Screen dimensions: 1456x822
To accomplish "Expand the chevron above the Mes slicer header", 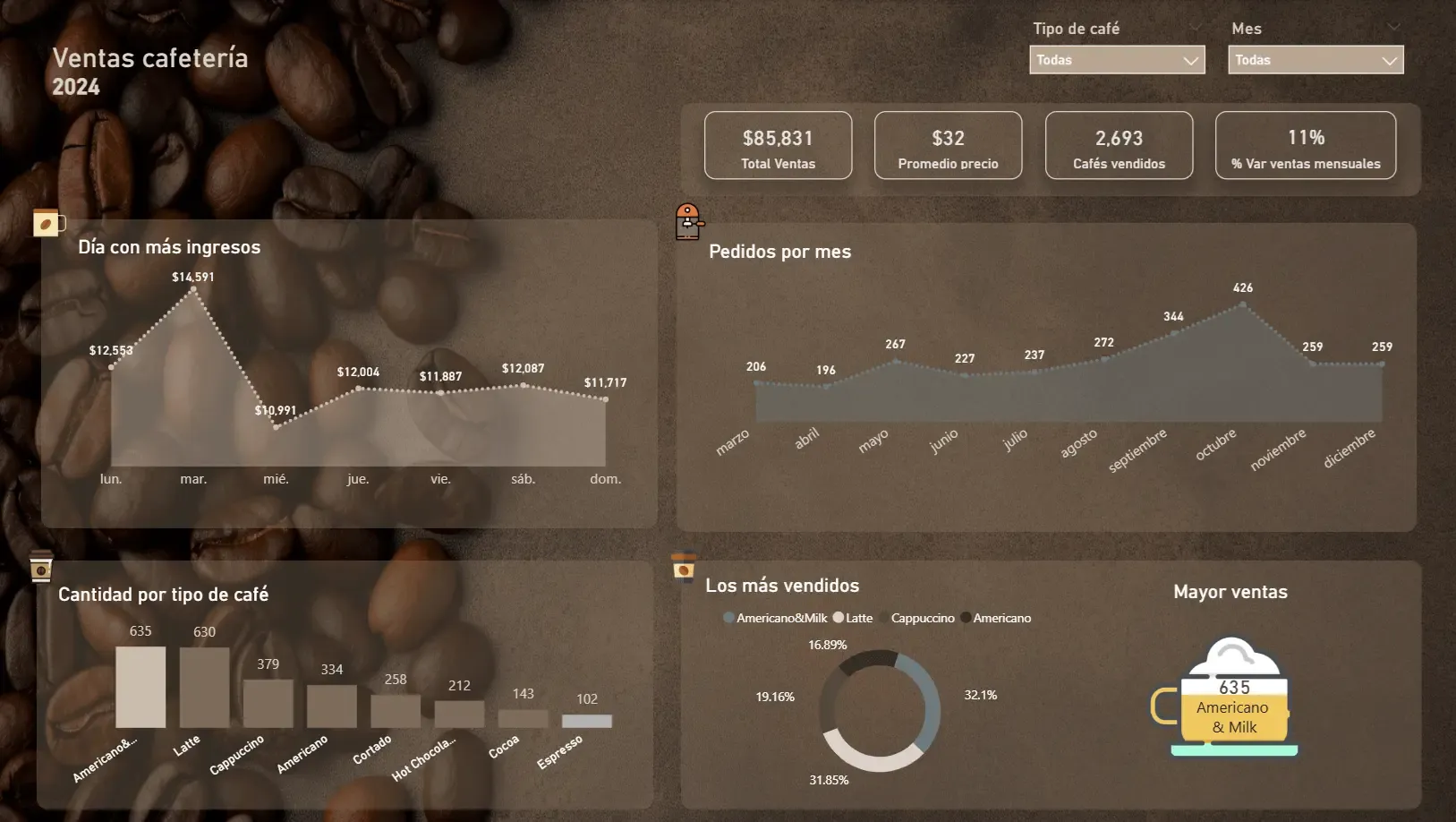I will [x=1393, y=28].
